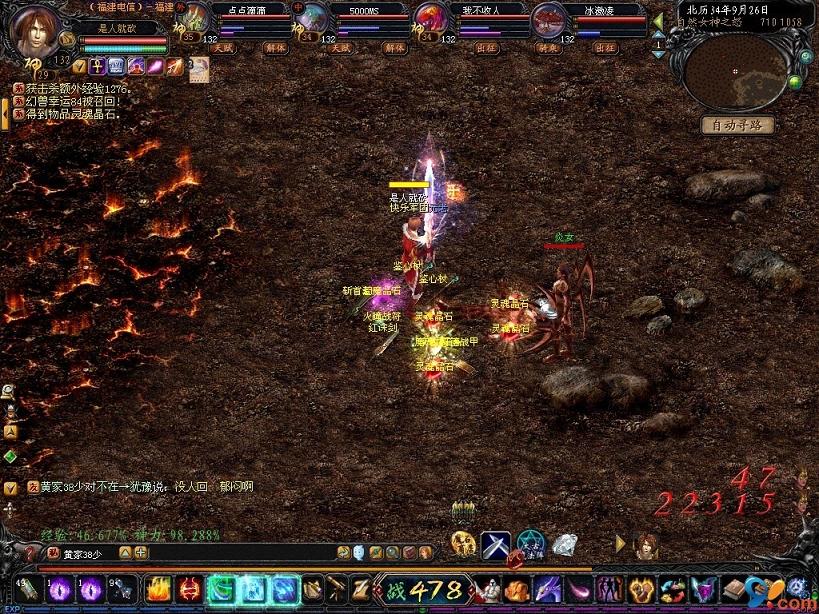Select the pet portrait named 冰激凌

548,18
